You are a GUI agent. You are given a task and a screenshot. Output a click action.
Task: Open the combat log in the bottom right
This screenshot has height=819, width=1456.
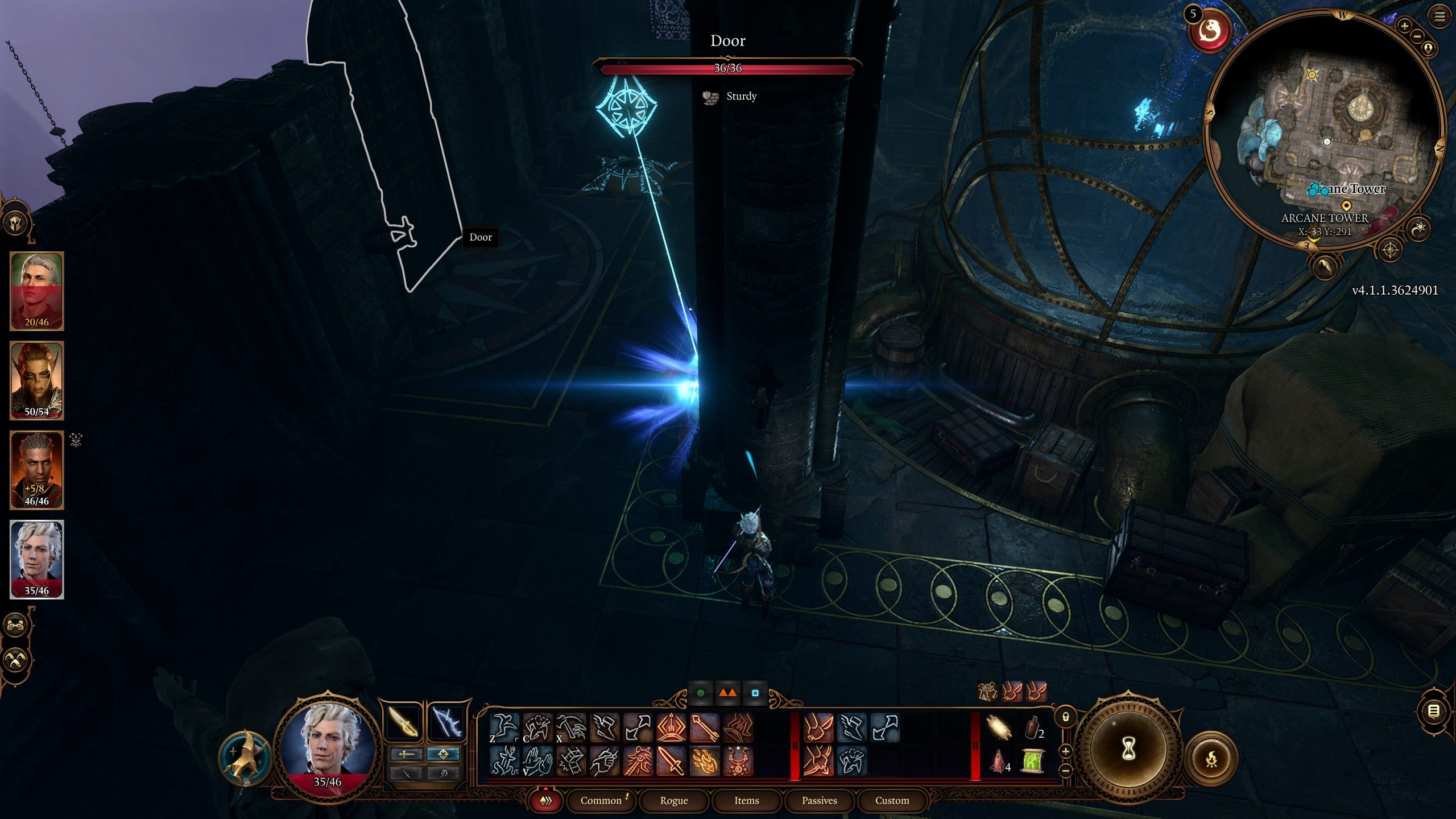pos(1434,711)
